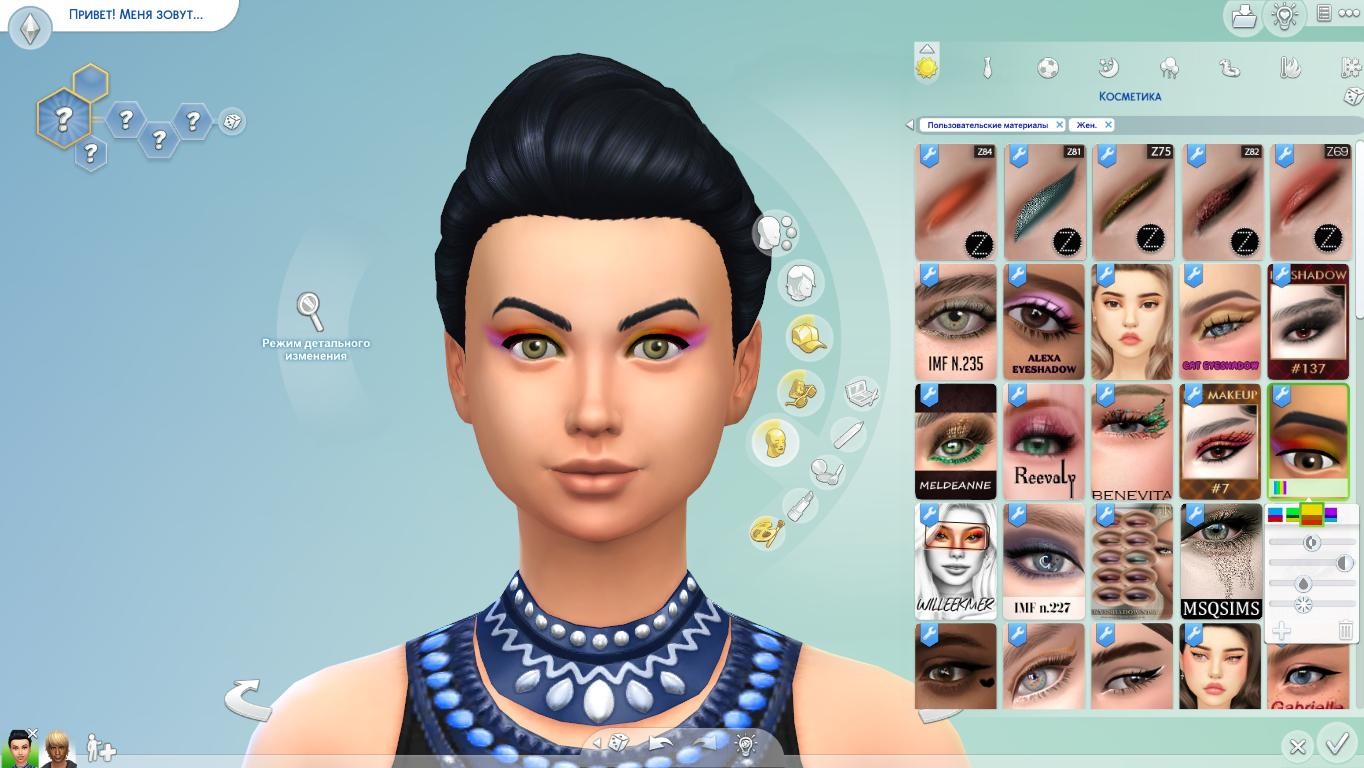The image size is (1364, 768).
Task: Randomize traits with the dice icon
Action: click(231, 121)
